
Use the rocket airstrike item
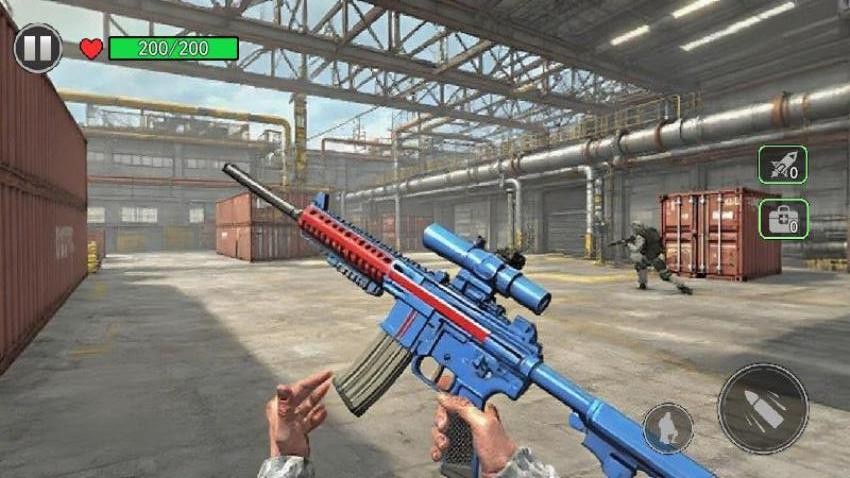coord(782,165)
